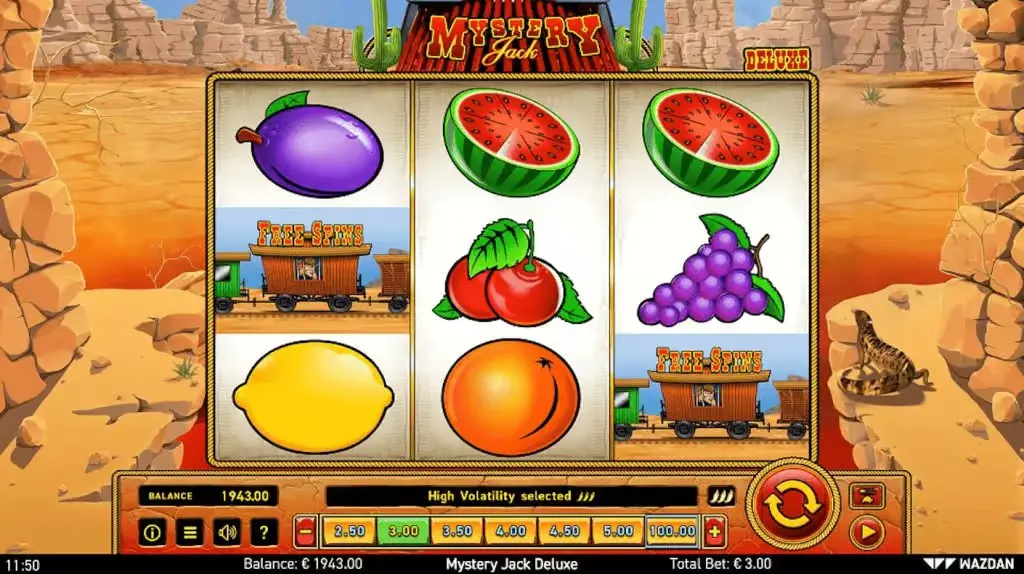Image resolution: width=1024 pixels, height=574 pixels.
Task: Change the volatility level chili icon
Action: click(721, 496)
